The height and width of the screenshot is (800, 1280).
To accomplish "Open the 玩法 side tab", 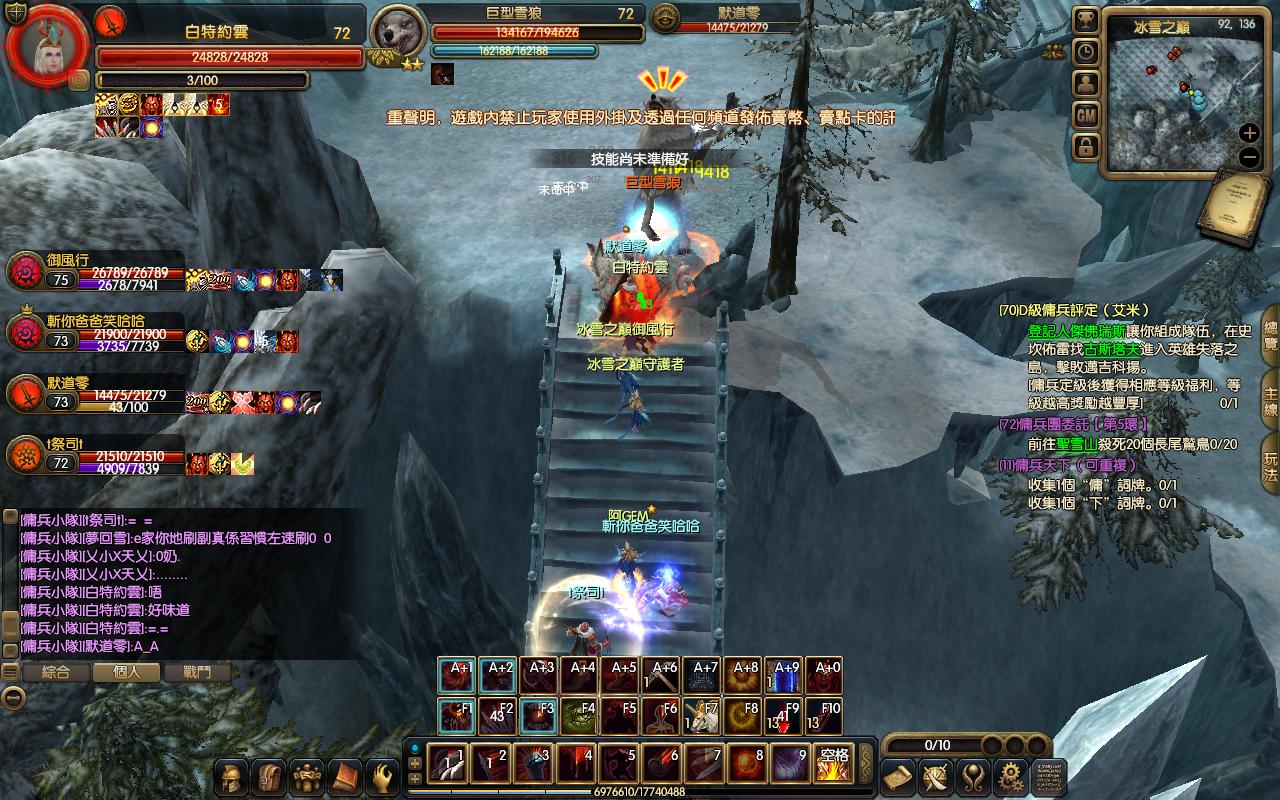I will click(x=1270, y=460).
